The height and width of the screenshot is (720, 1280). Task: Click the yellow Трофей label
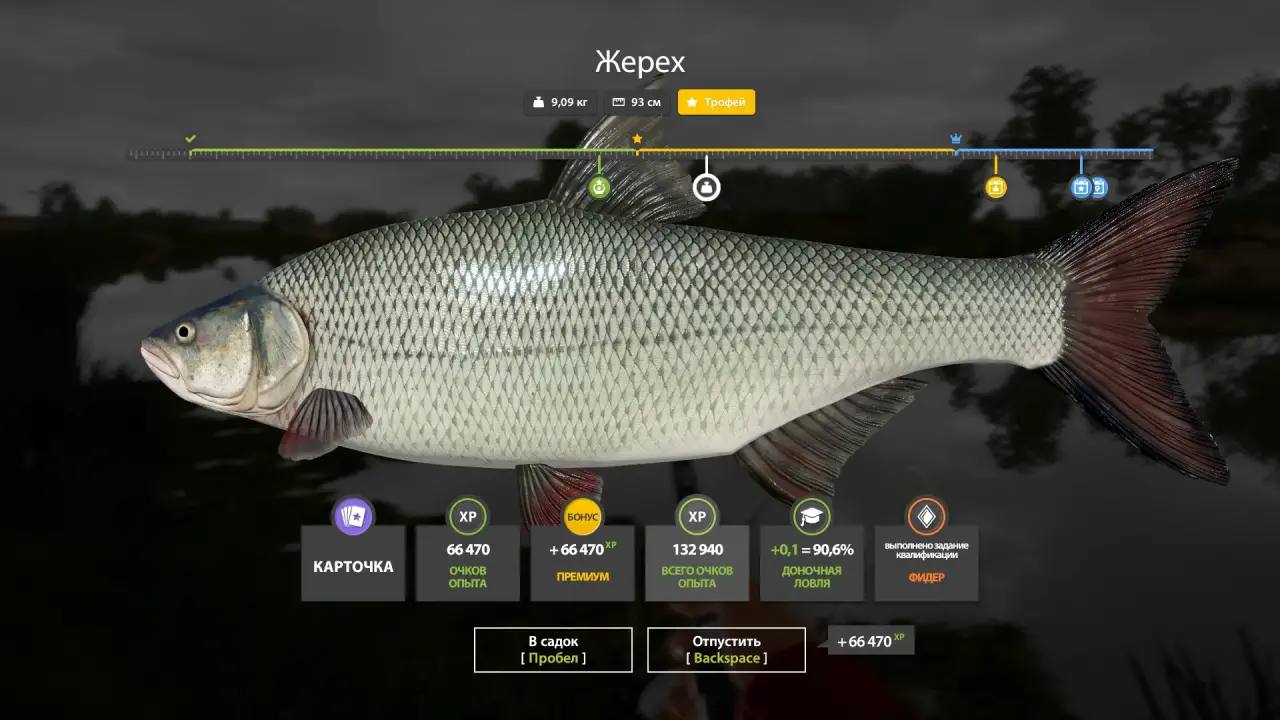pos(716,101)
